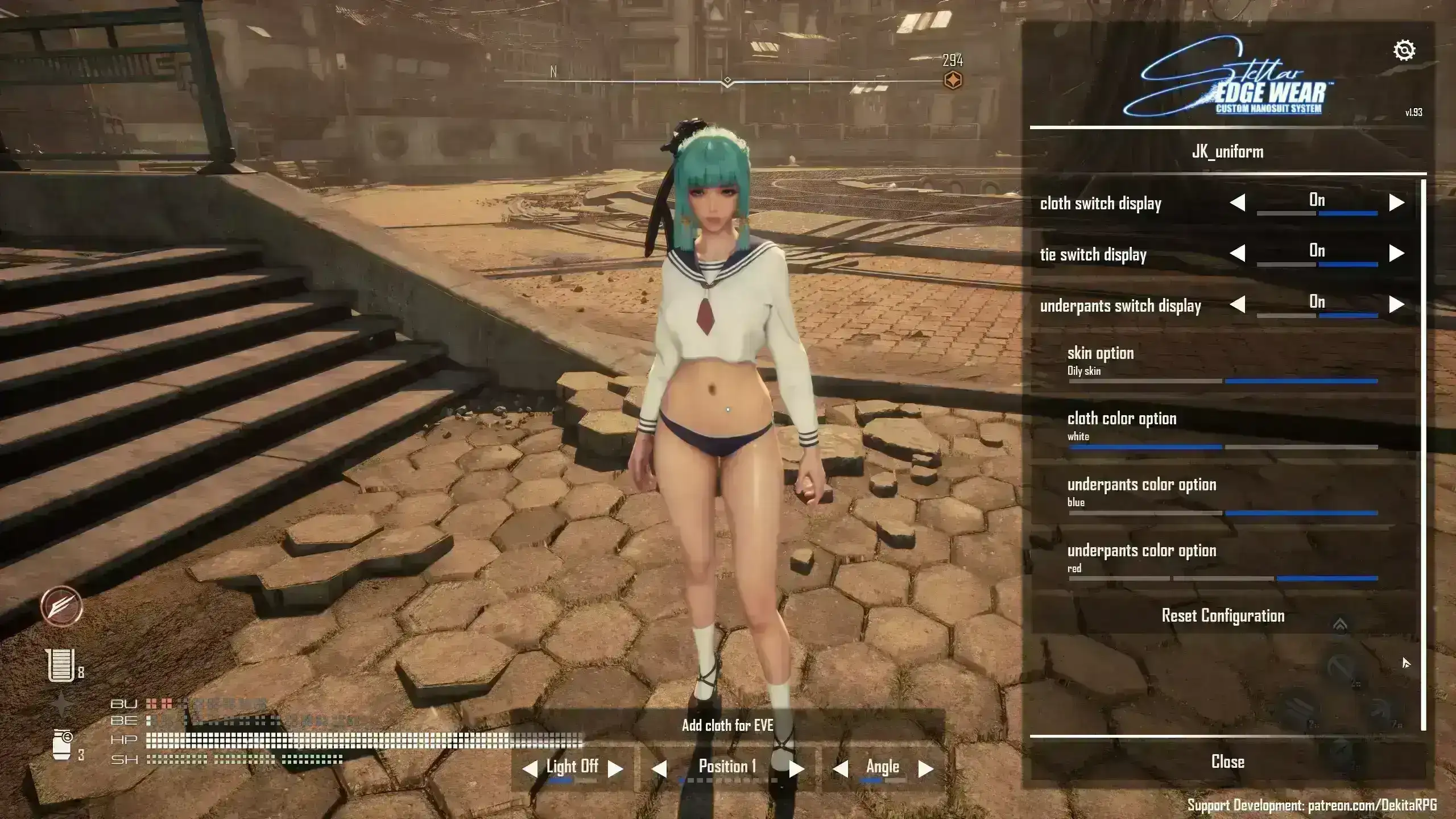Click the left arrow beside Angle
This screenshot has width=1456, height=819.
pos(840,769)
